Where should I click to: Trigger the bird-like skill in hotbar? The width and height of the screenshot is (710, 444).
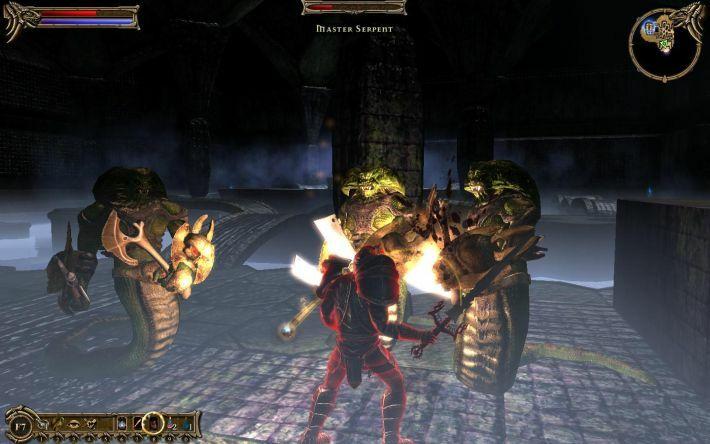click(59, 423)
